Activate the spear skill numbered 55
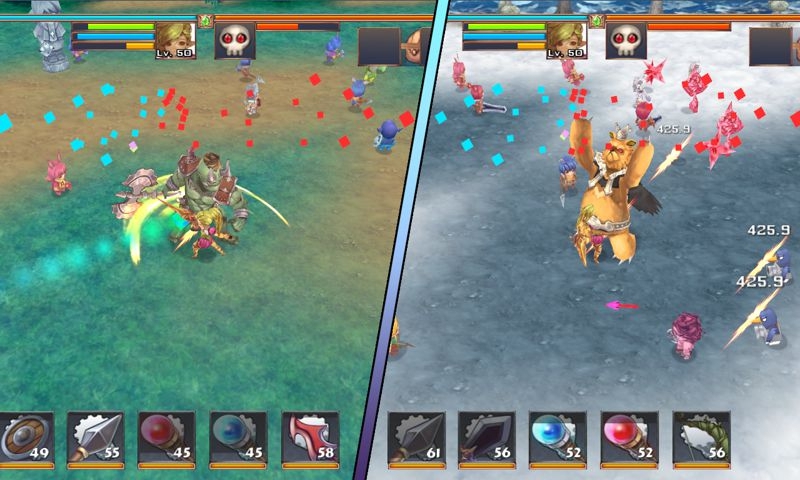The height and width of the screenshot is (480, 800). (x=94, y=437)
